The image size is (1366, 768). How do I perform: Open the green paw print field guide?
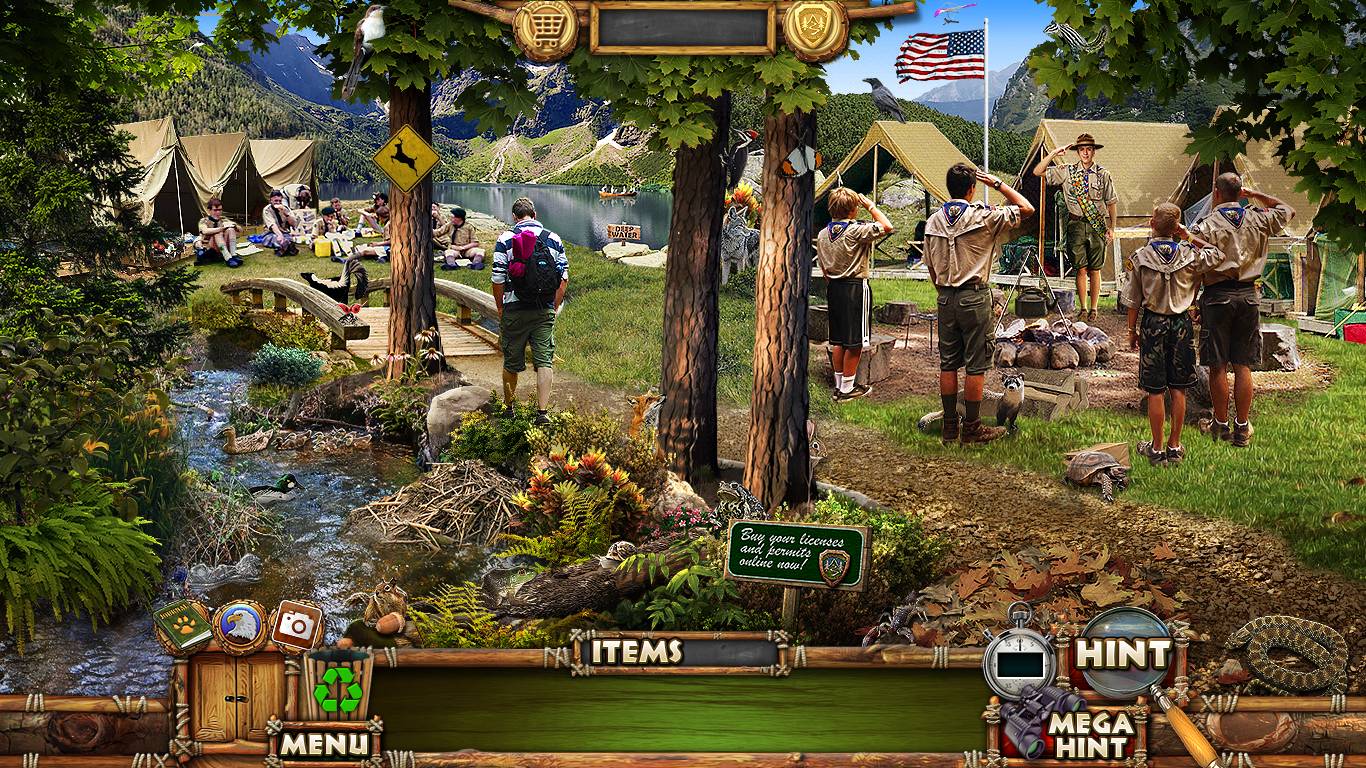tap(182, 625)
